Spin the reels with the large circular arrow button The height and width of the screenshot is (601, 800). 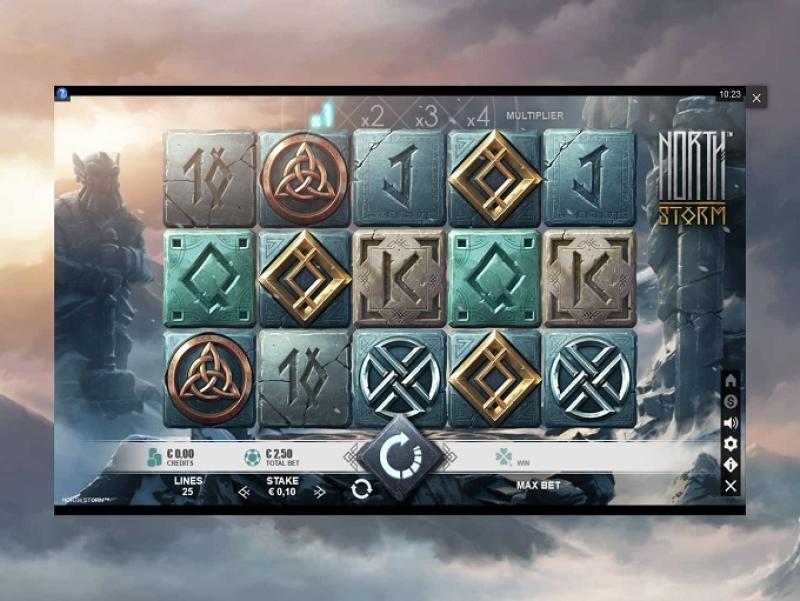pyautogui.click(x=400, y=456)
